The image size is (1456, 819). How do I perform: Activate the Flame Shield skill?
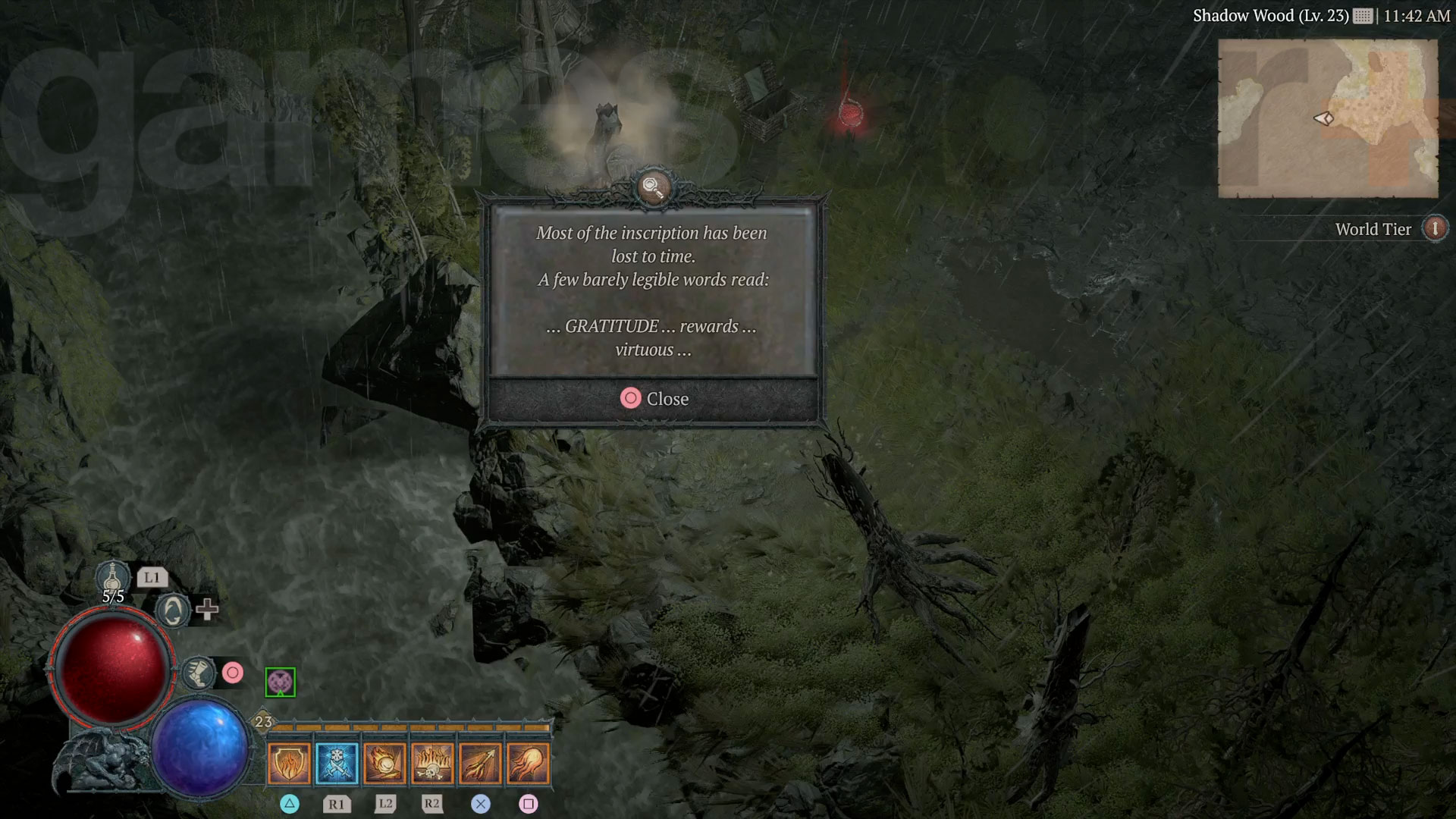(289, 763)
